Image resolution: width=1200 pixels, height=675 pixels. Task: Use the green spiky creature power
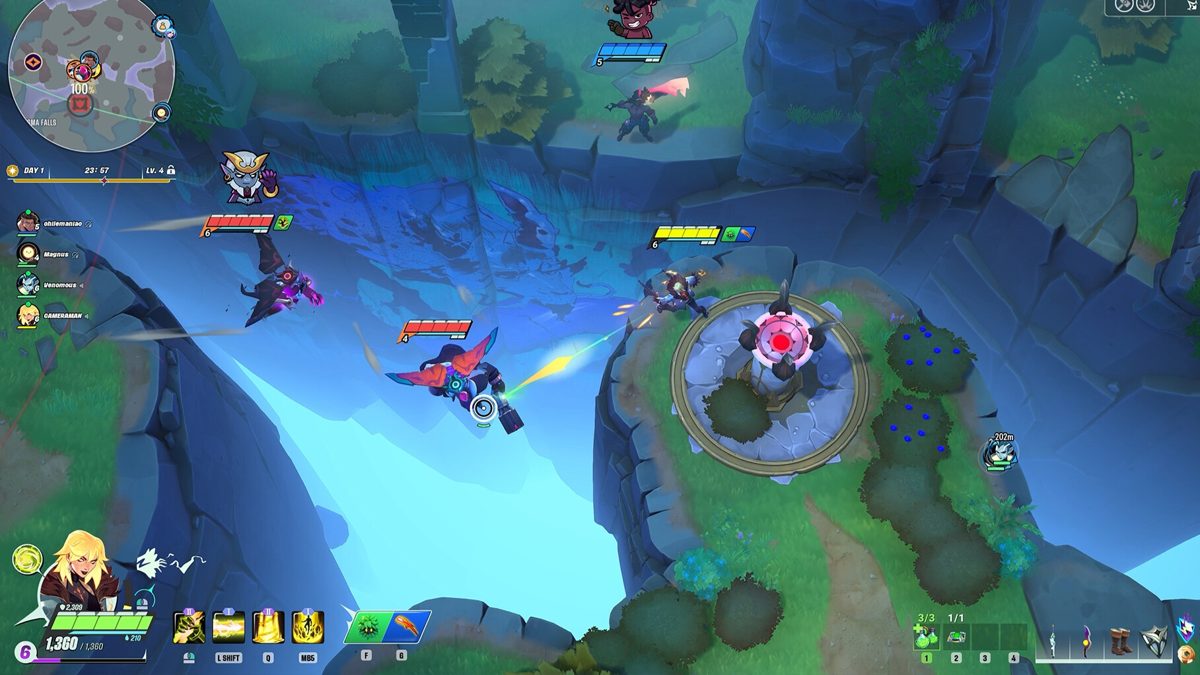(366, 627)
